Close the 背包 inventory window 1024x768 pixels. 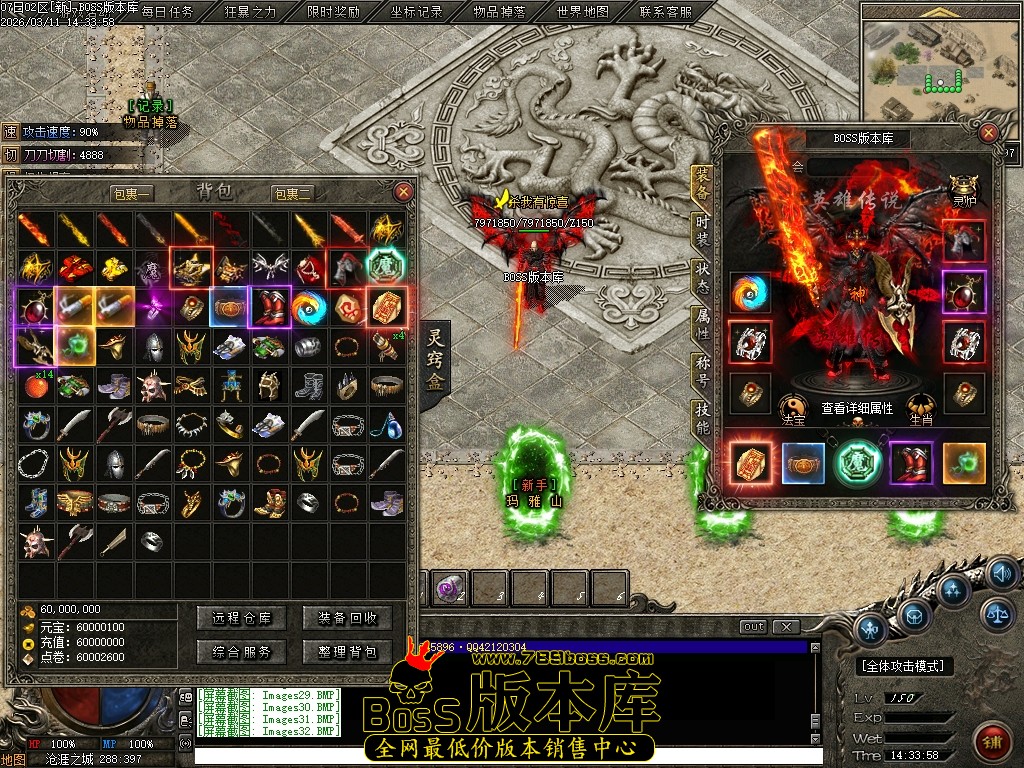click(404, 192)
